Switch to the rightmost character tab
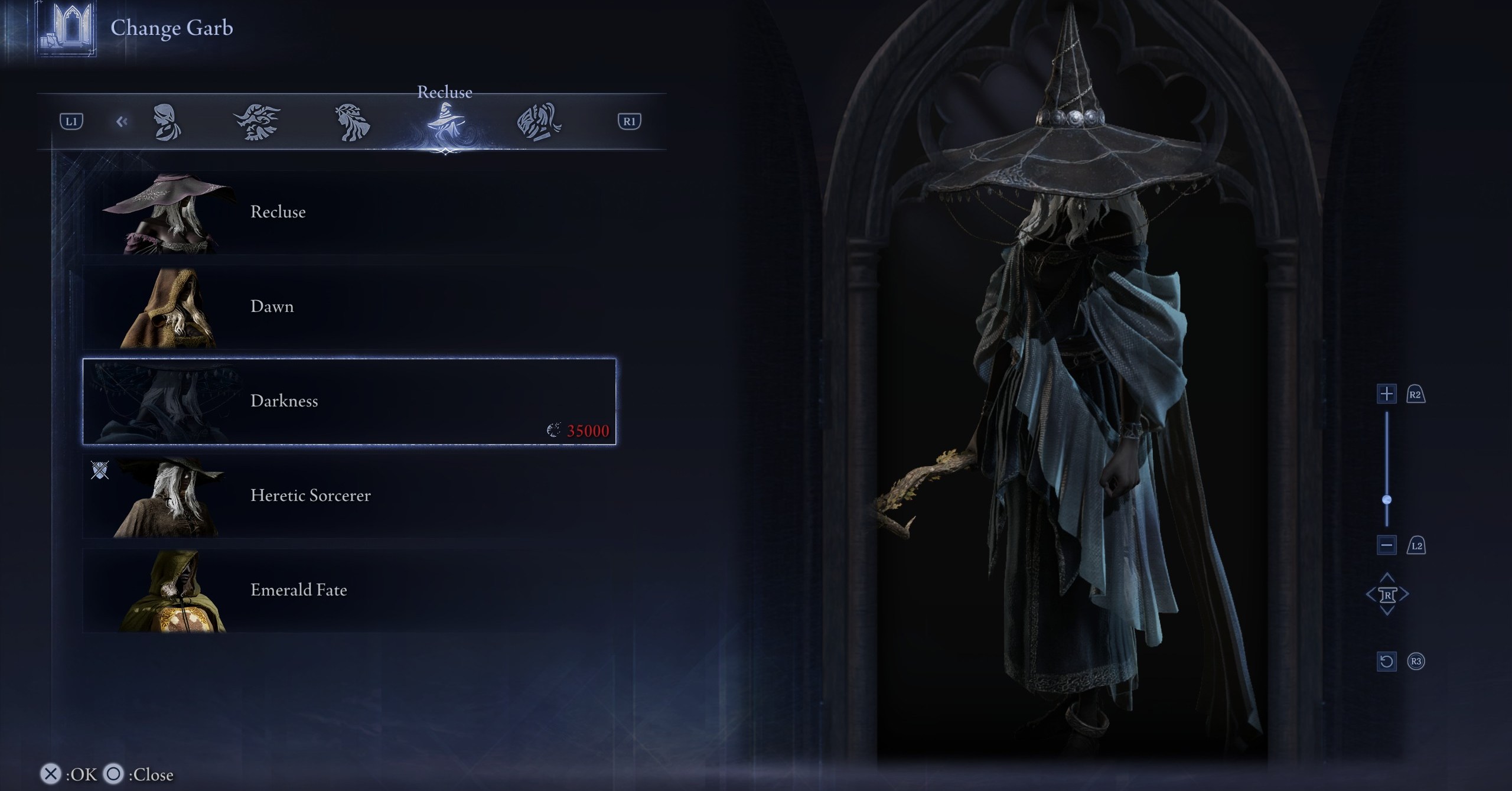This screenshot has height=791, width=1512. (539, 122)
